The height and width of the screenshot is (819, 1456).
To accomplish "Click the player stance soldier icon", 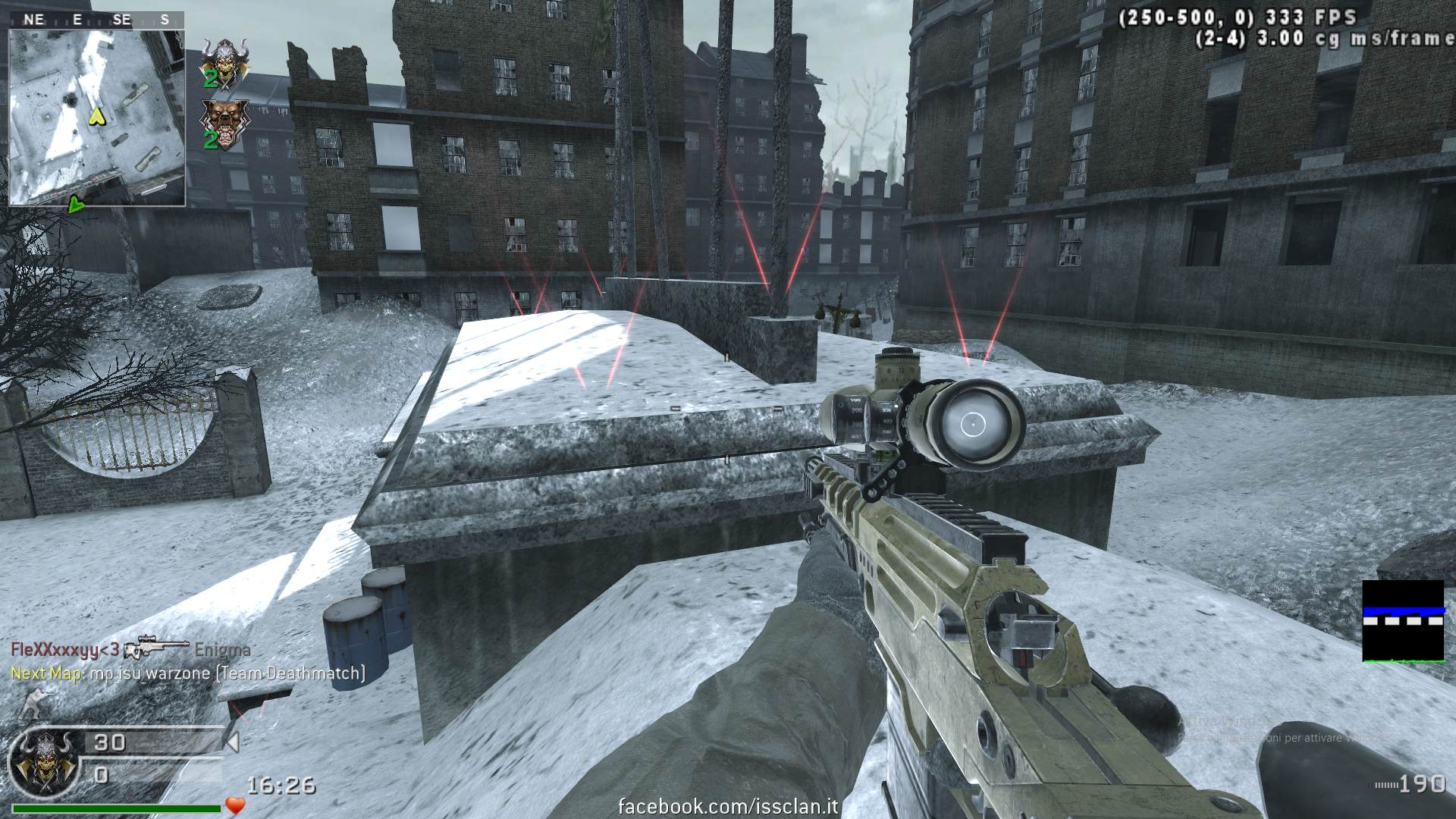I will coord(35,704).
